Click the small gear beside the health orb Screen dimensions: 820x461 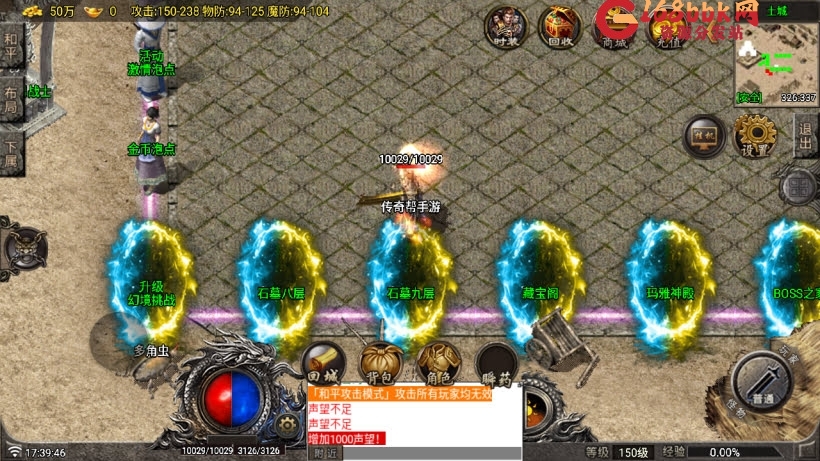(x=288, y=424)
